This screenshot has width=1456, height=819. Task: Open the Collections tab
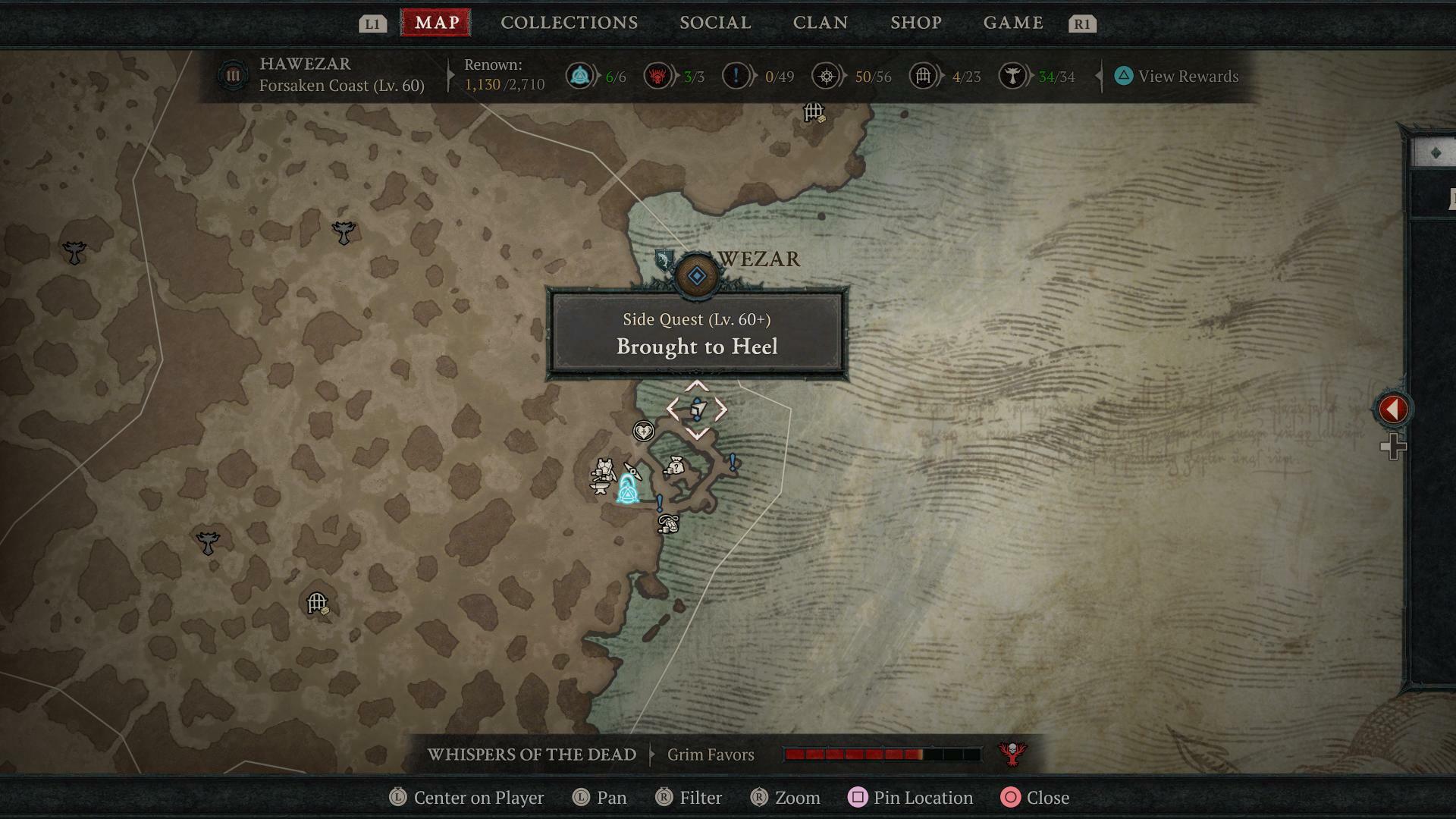click(x=569, y=23)
